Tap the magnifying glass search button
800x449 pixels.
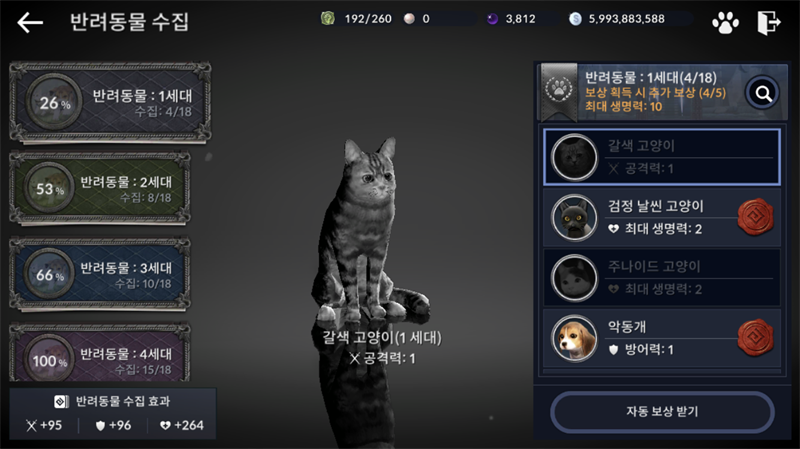click(x=763, y=93)
